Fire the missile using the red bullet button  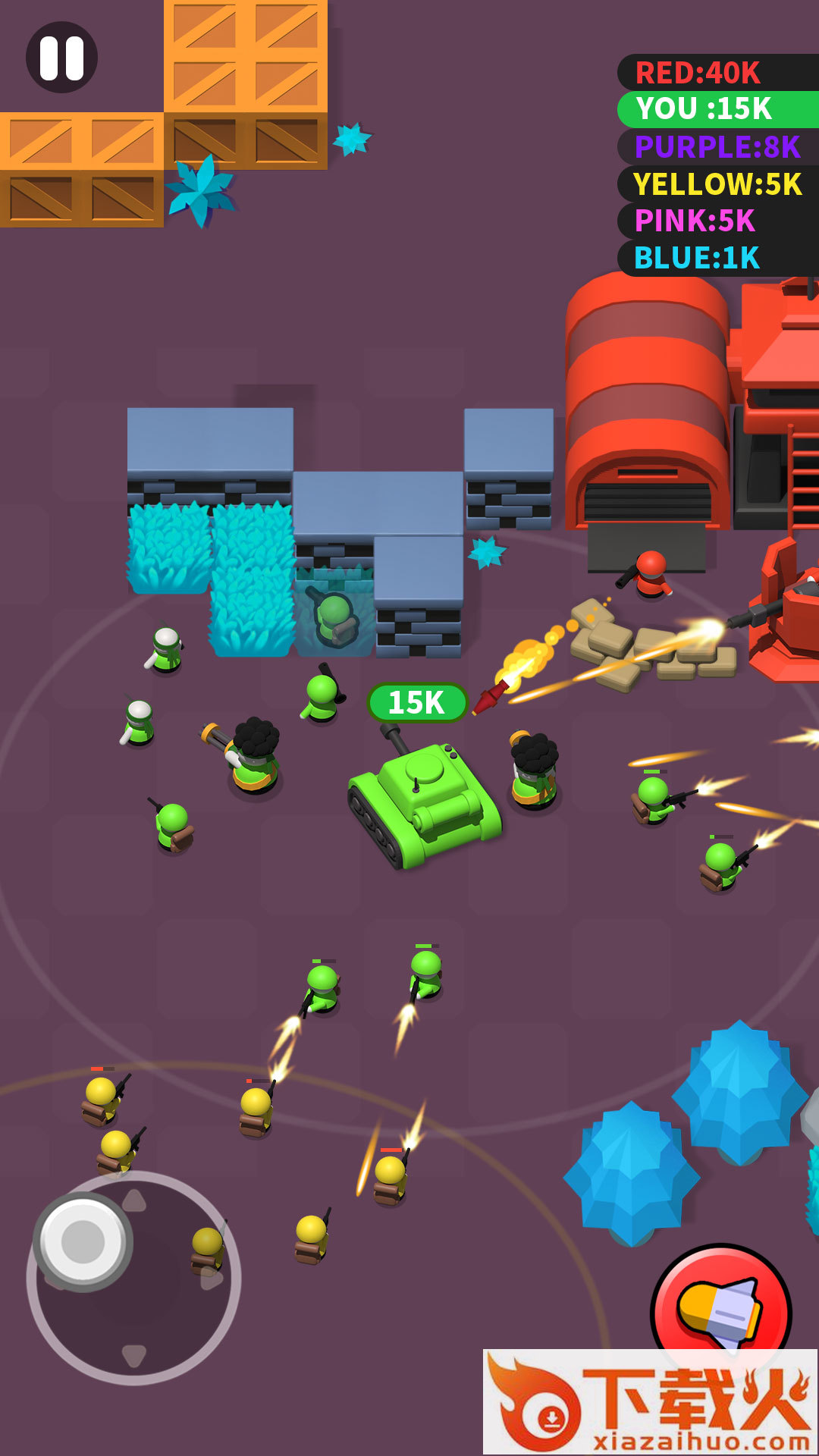[x=720, y=1309]
